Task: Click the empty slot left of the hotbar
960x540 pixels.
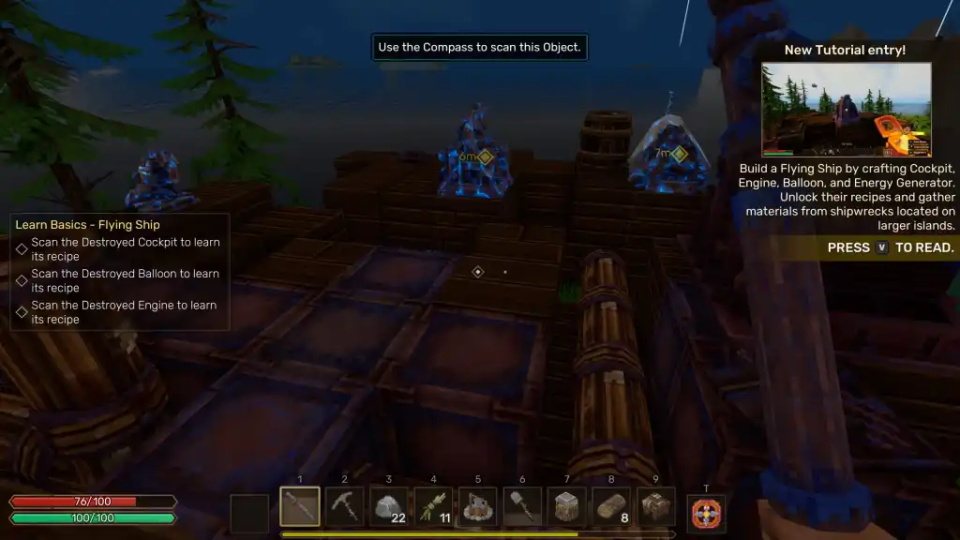Action: [249, 513]
